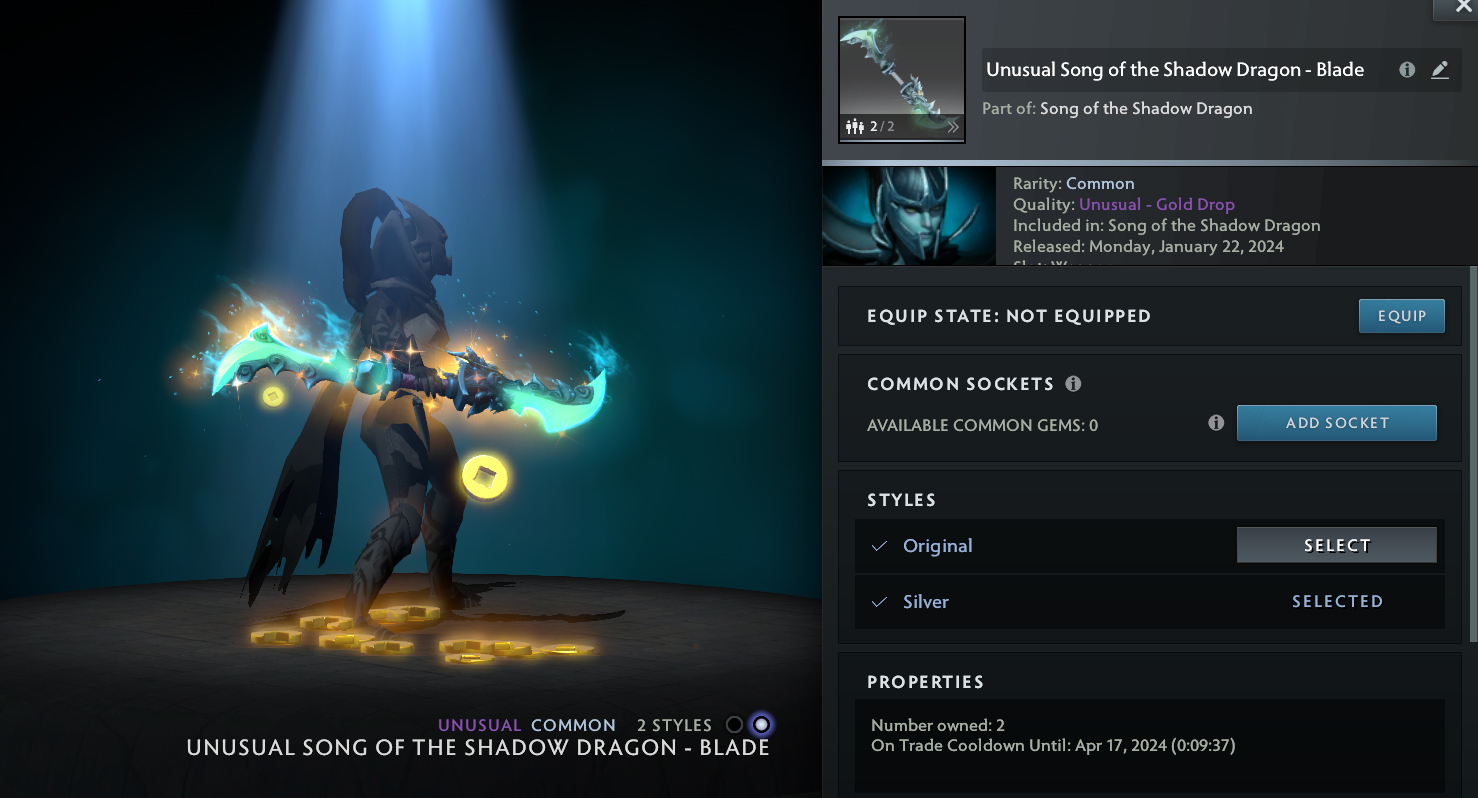The image size is (1478, 798).
Task: Add a common socket
Action: [1336, 423]
